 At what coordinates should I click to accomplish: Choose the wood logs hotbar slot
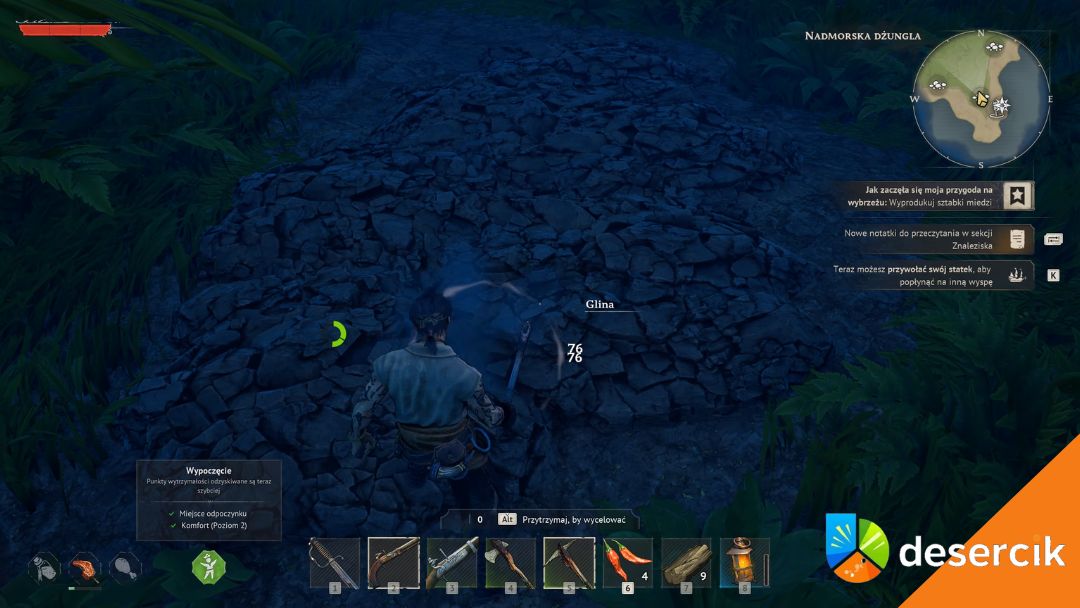tap(686, 562)
